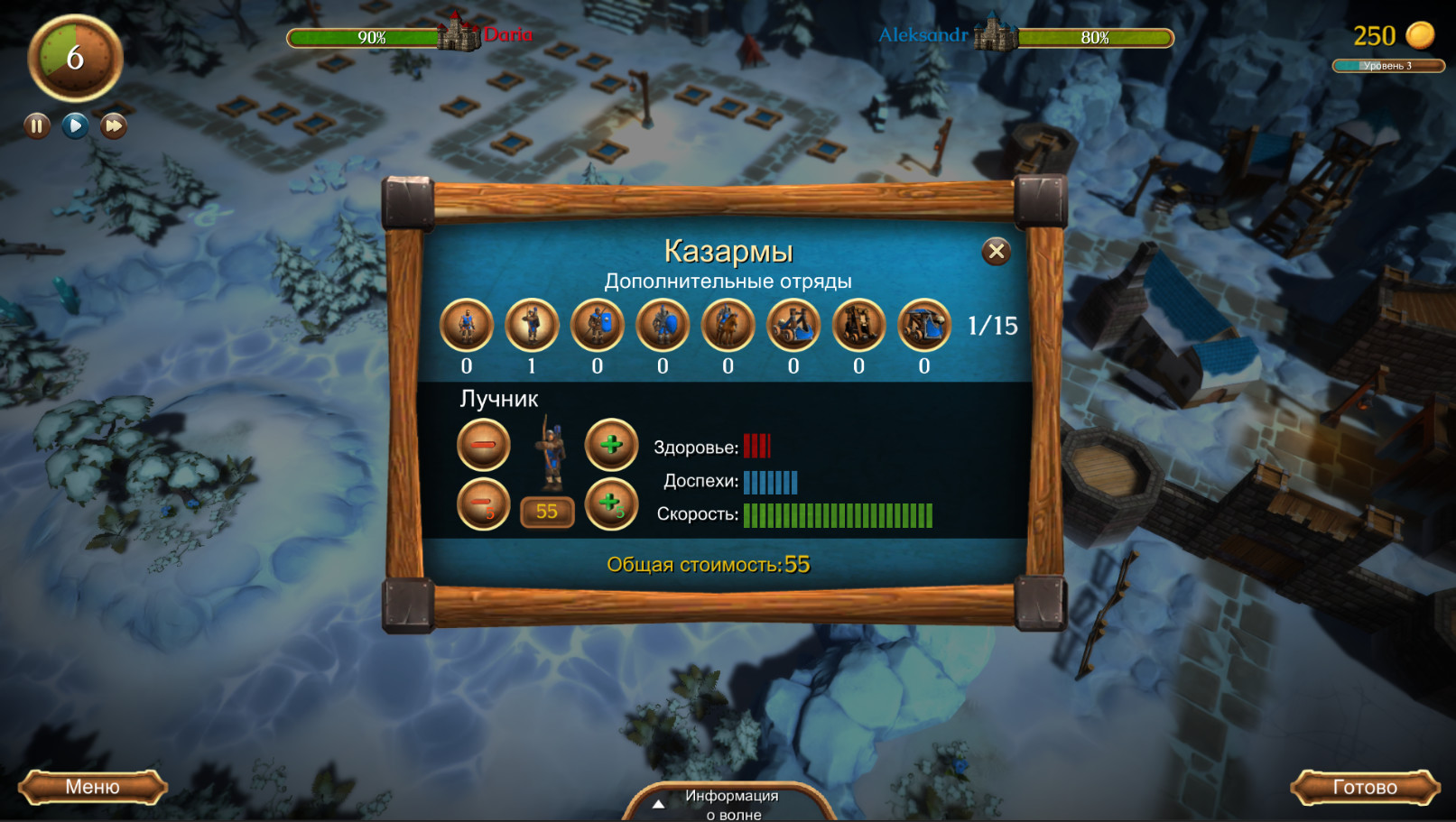This screenshot has width=1456, height=822.
Task: Add one archer with plus button
Action: (611, 444)
